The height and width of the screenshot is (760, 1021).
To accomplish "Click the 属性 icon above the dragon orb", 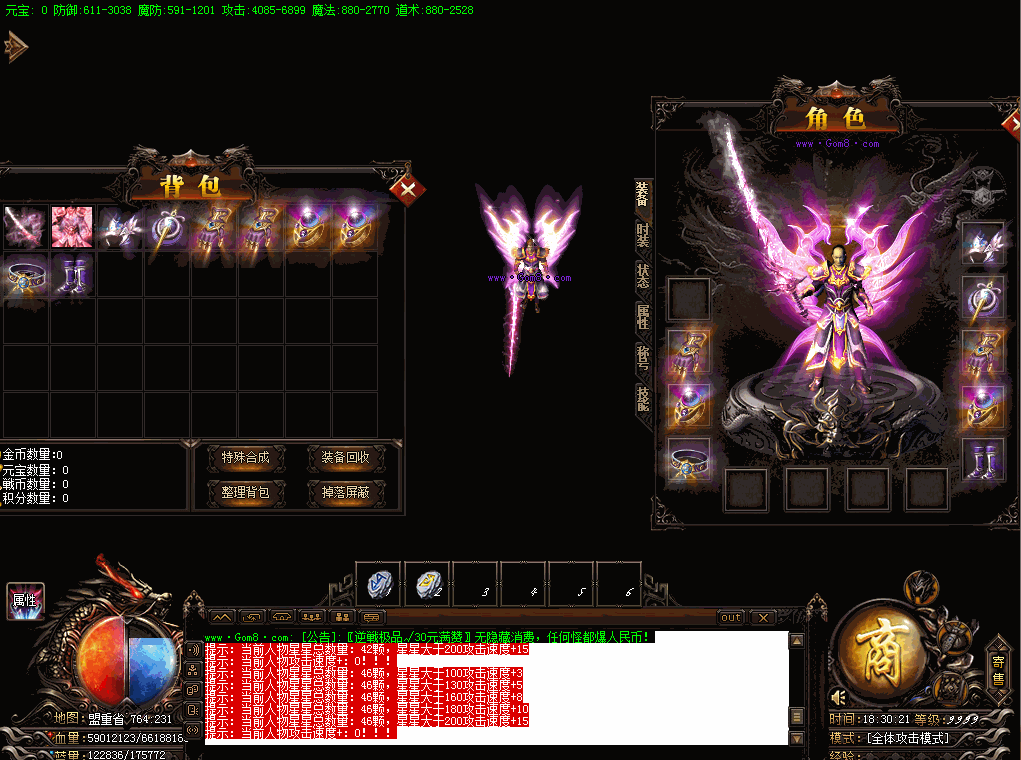I will [24, 601].
